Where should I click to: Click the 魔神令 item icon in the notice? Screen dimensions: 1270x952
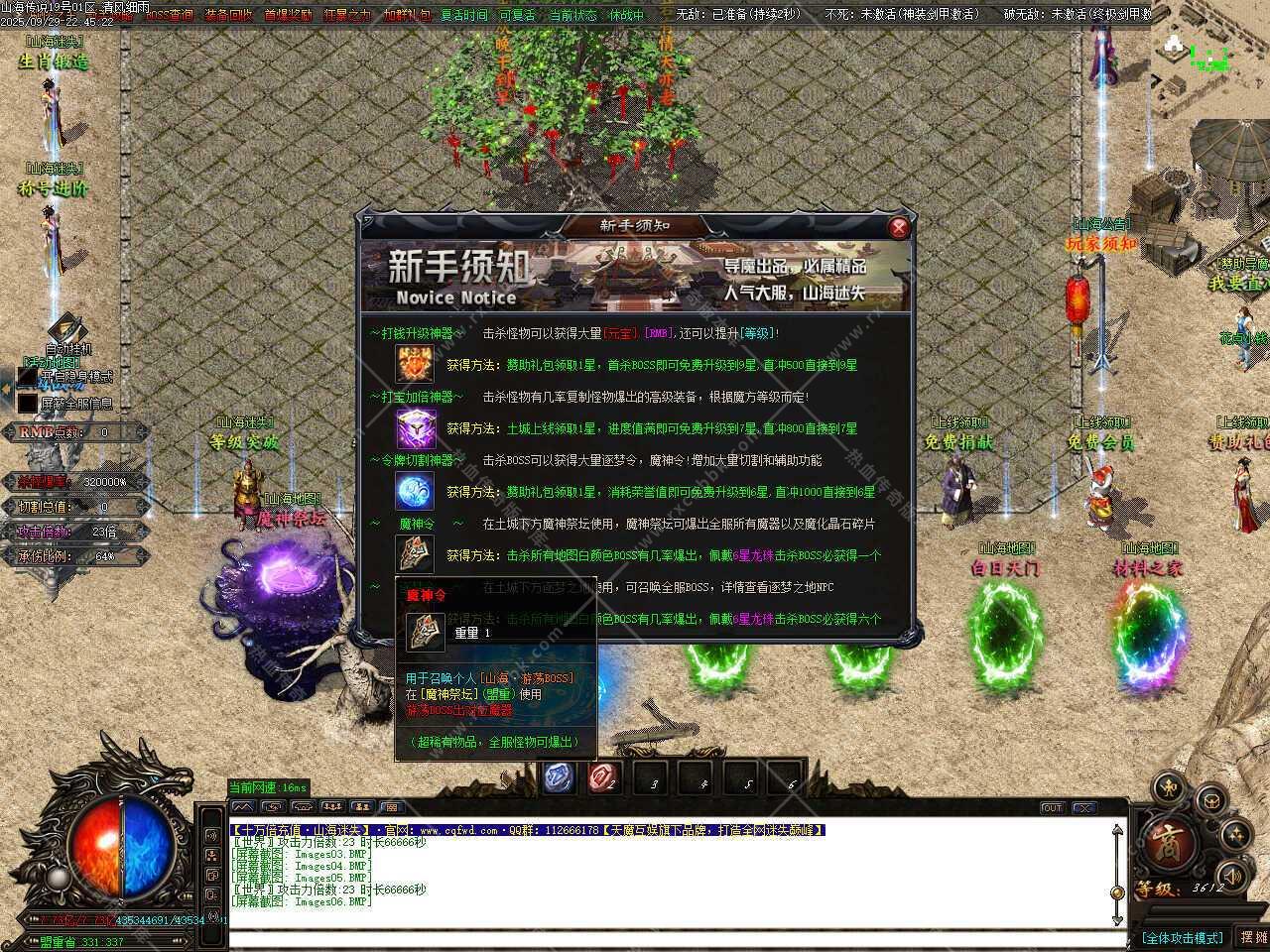pos(415,553)
